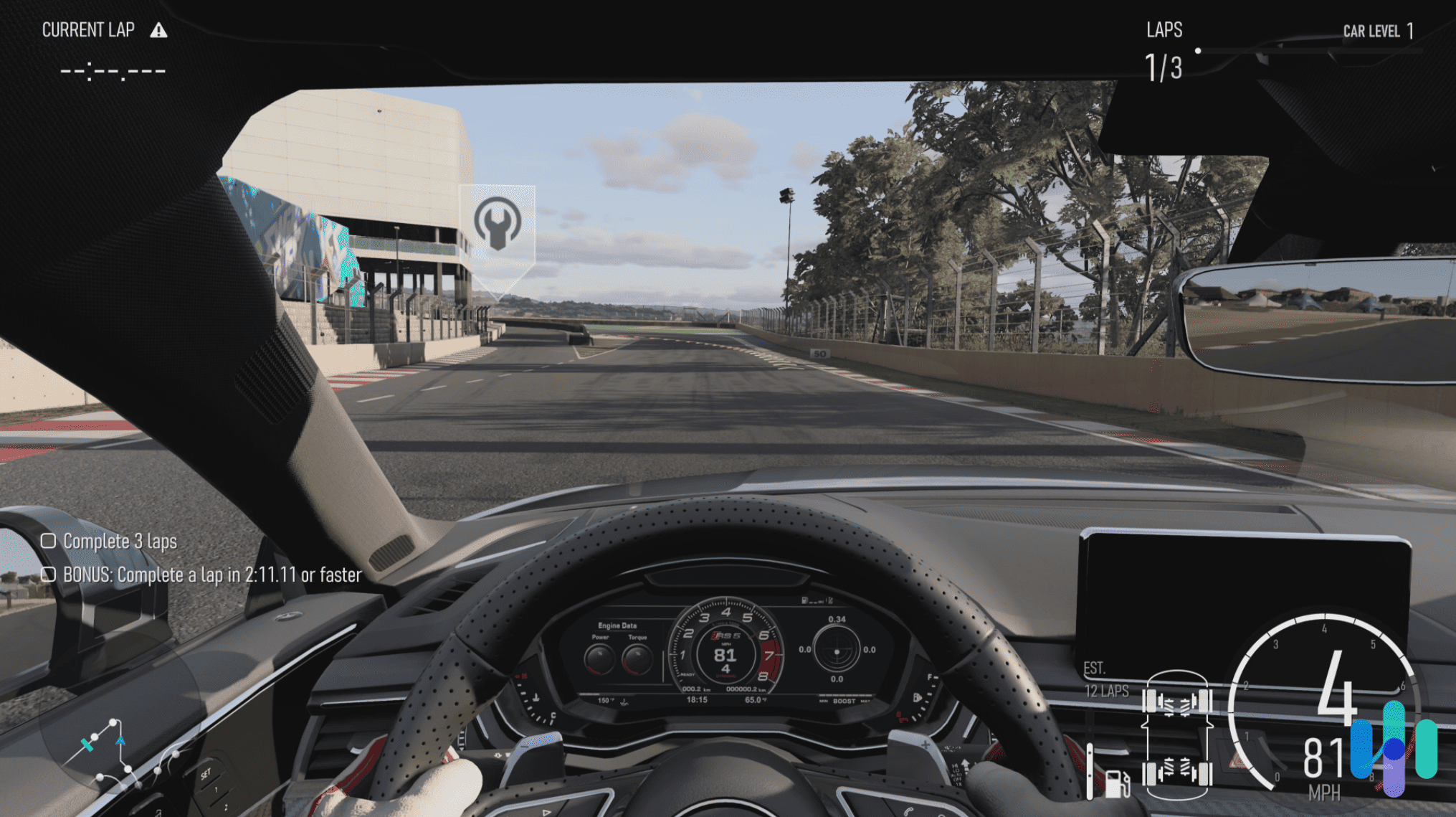Click the teal checkpoint marker on the minimap

[x=87, y=746]
